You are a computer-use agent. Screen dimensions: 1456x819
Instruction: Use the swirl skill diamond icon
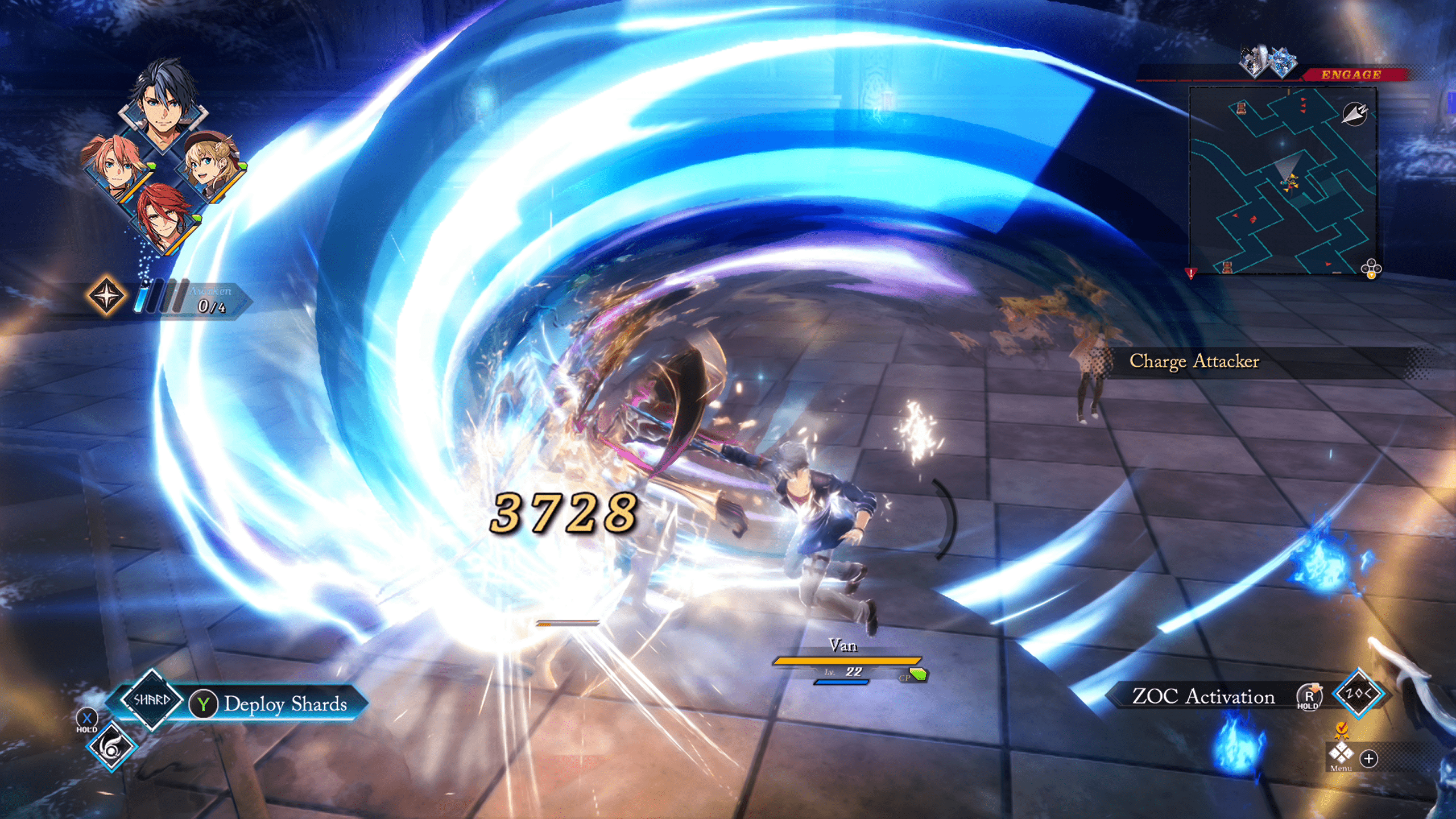point(111,747)
